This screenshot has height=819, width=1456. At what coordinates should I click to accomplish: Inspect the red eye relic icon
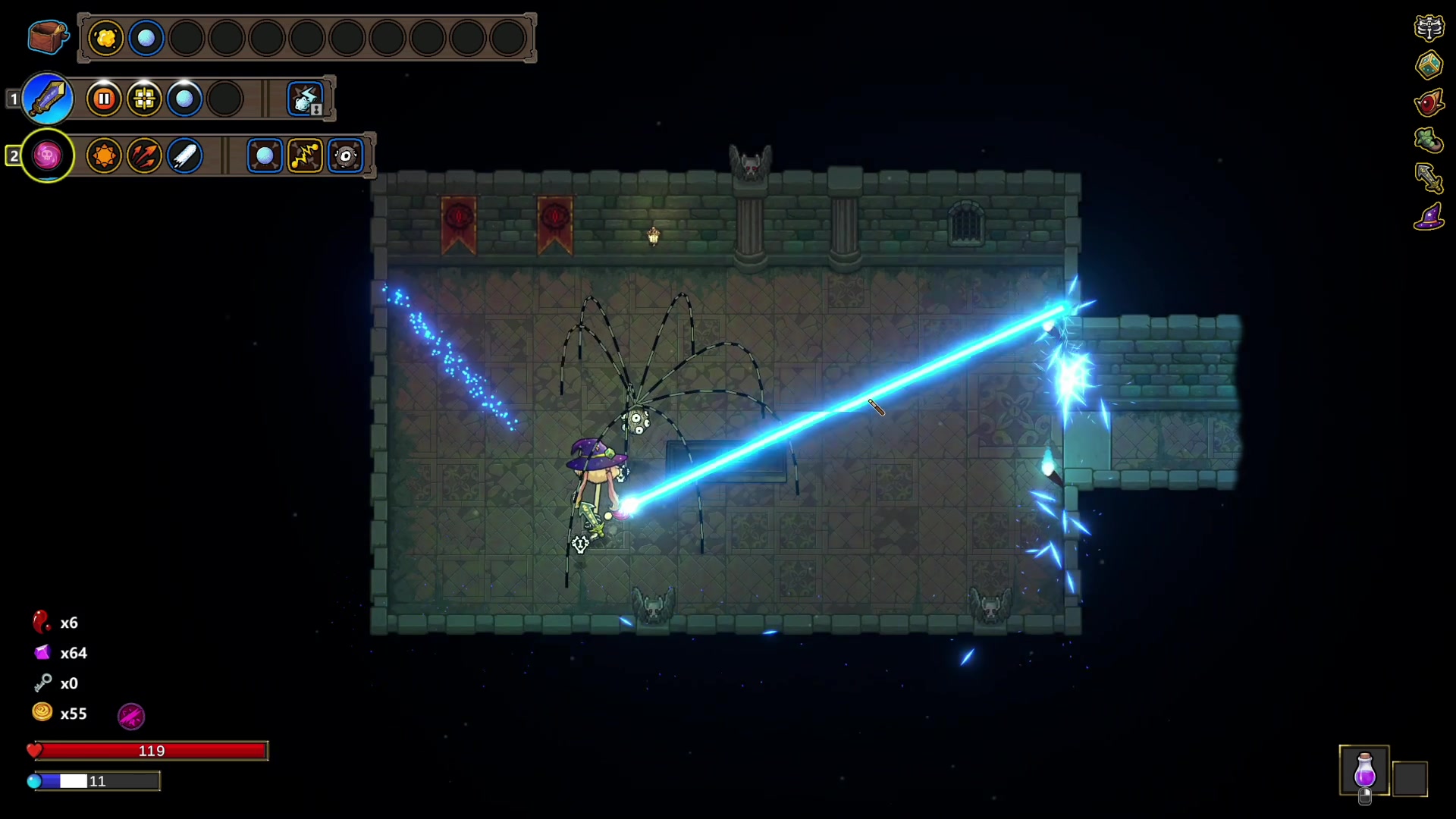pos(1429,102)
